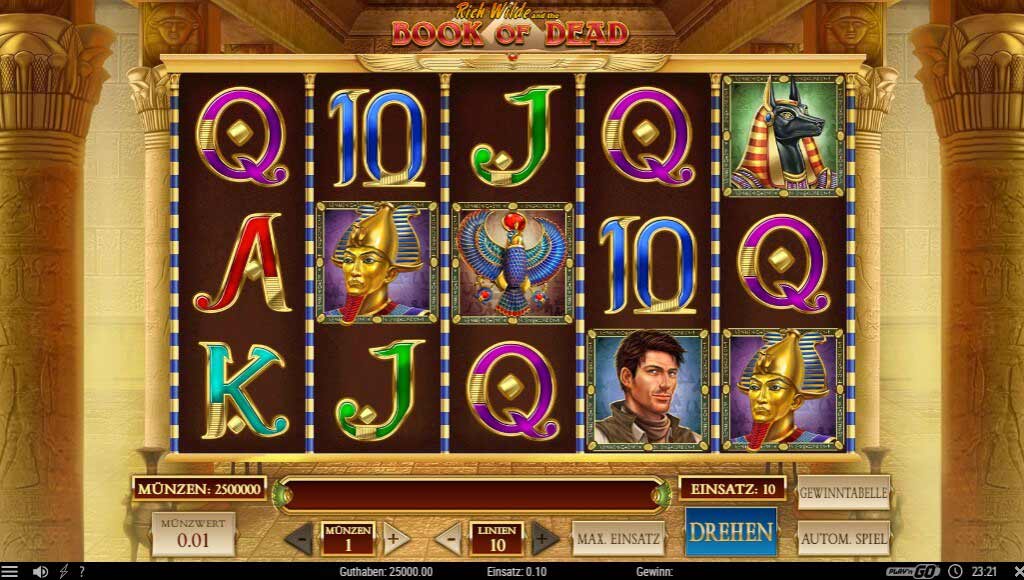
Task: Increase the Münzen coin count
Action: (x=396, y=538)
